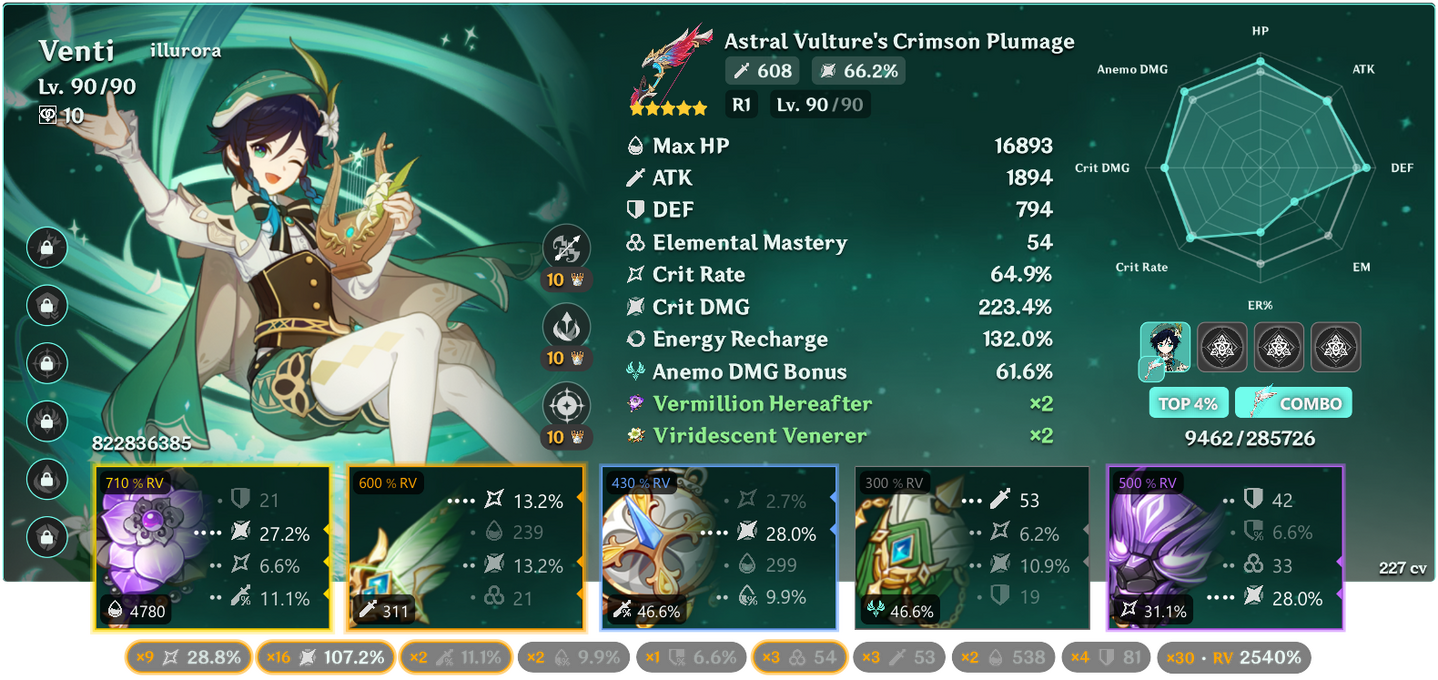
Task: Toggle the ATK% 11.1% substat highlight
Action: click(456, 657)
